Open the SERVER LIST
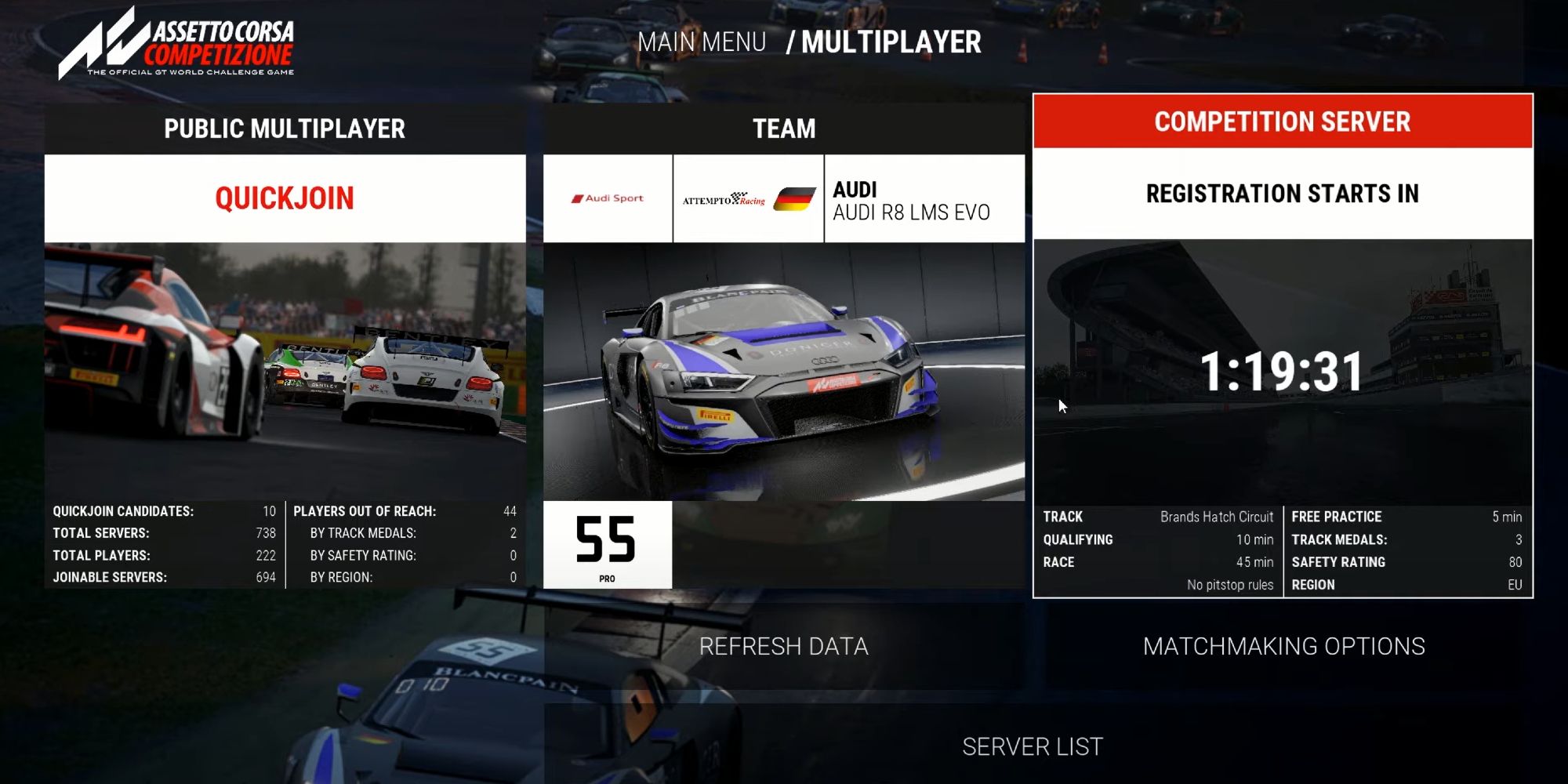This screenshot has width=1568, height=784. tap(1032, 746)
